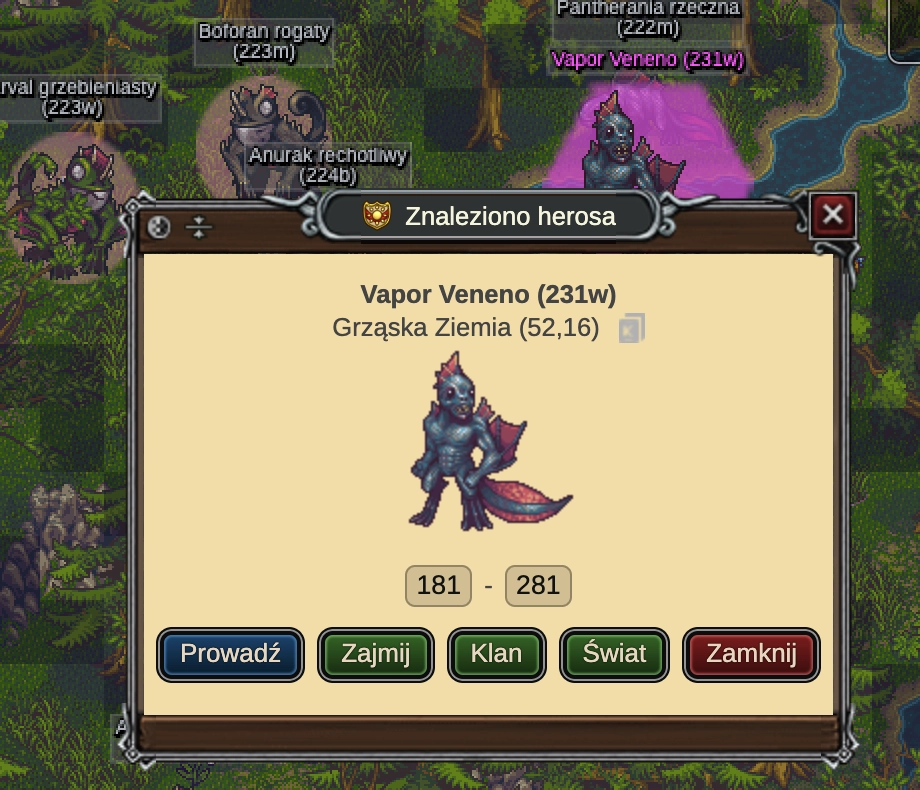
Task: Notify clan with the Klan button
Action: coord(497,654)
